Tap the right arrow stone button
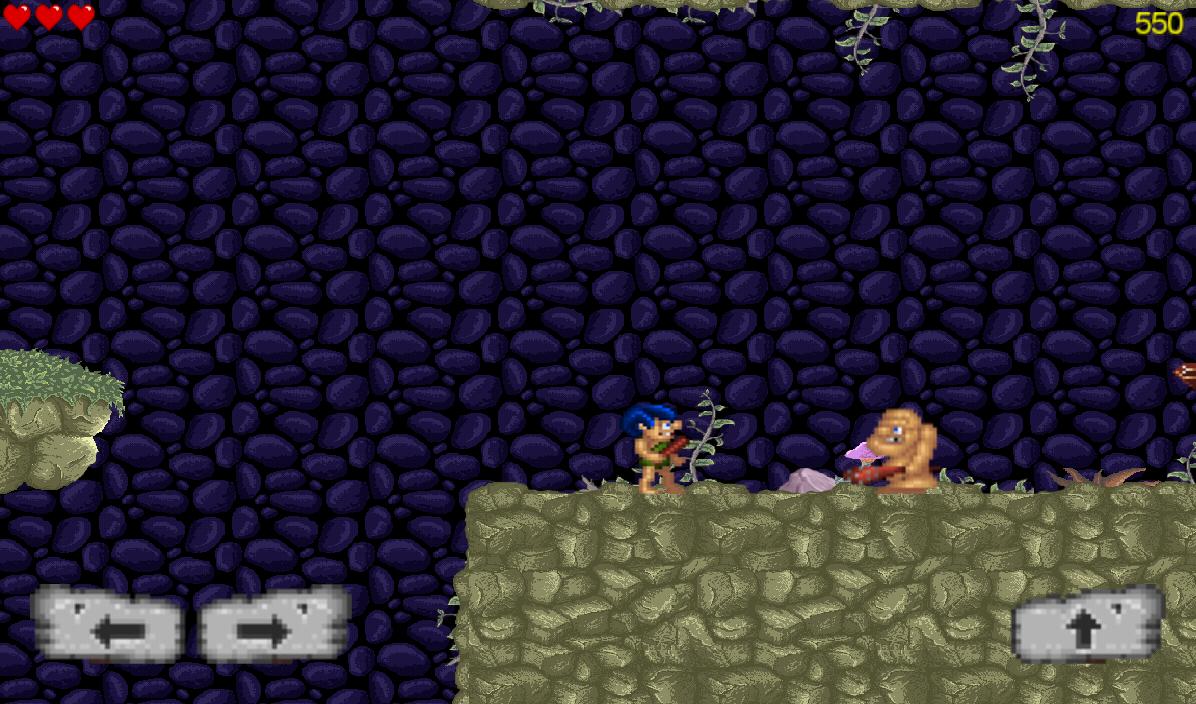1196x704 pixels. click(273, 626)
